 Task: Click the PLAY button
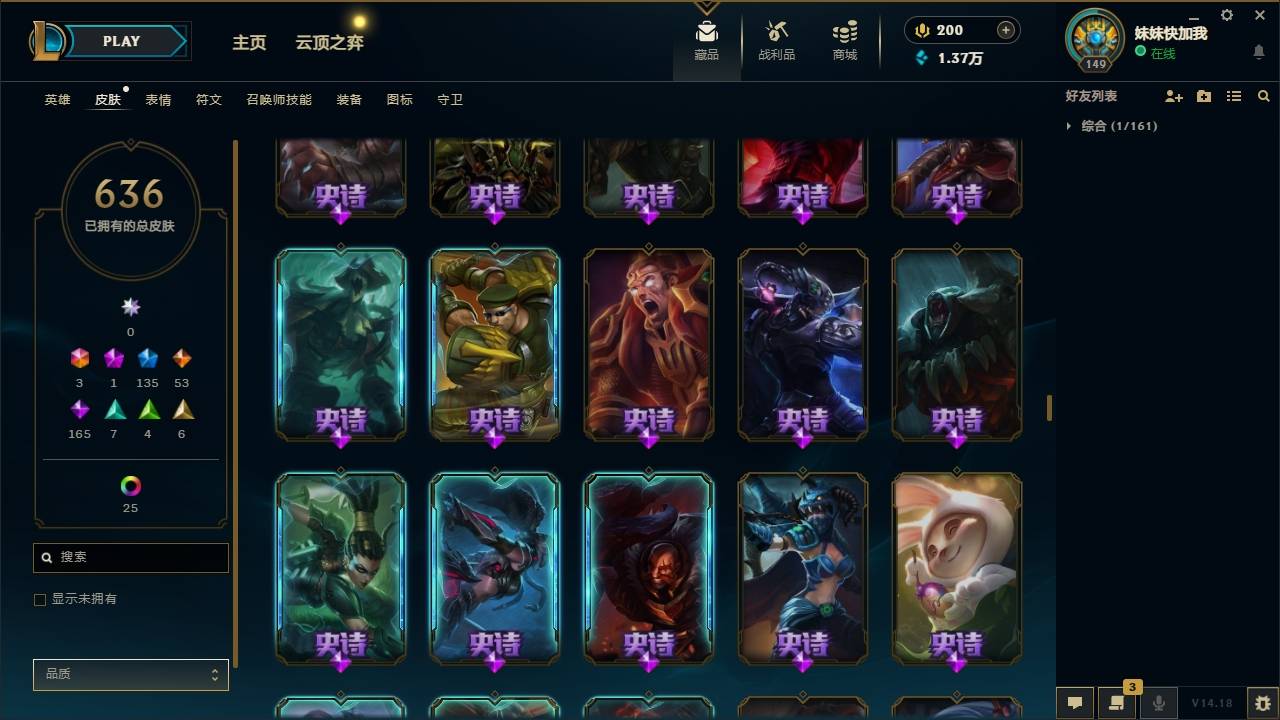pyautogui.click(x=121, y=41)
